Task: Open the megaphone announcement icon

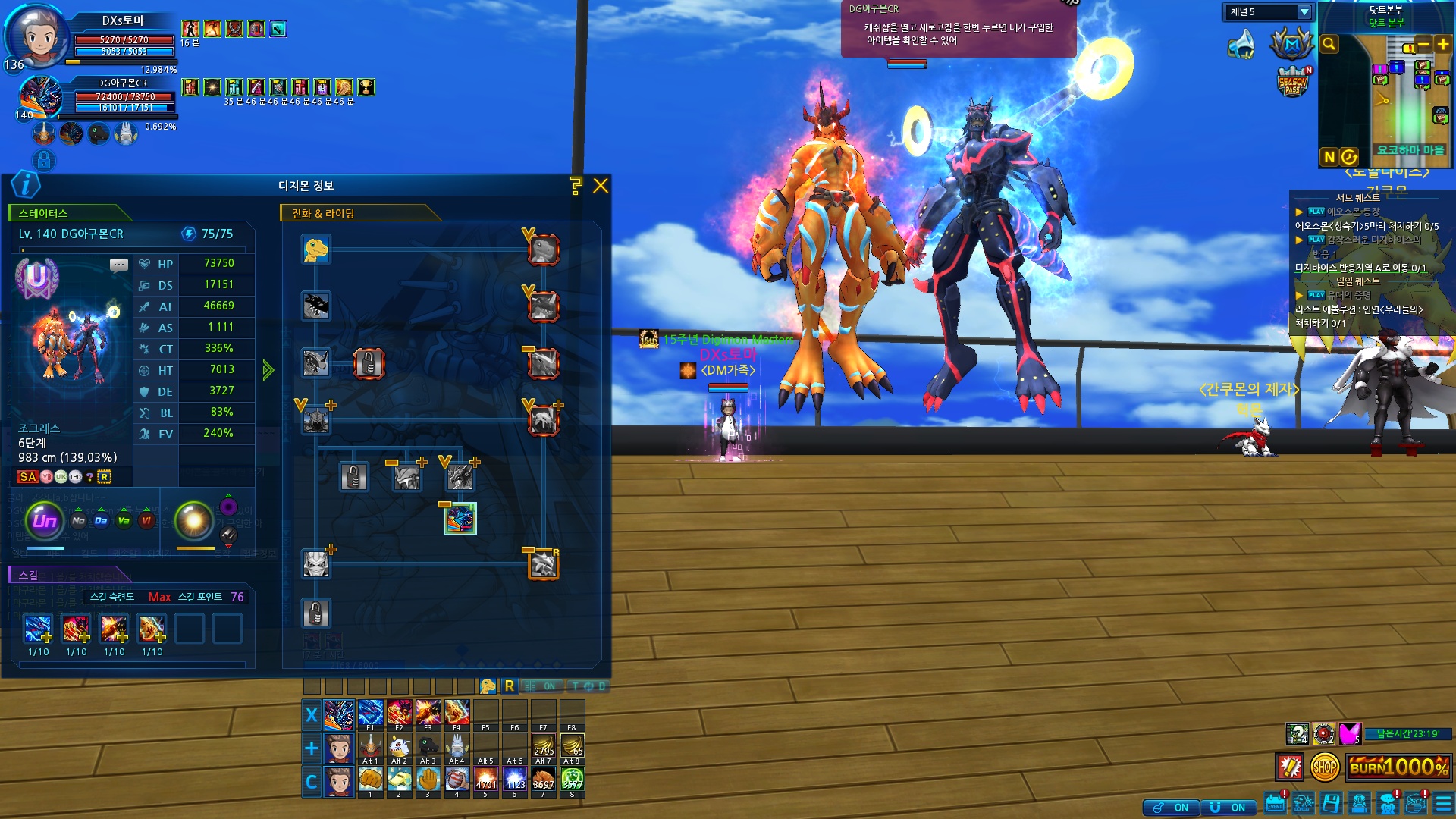Action: [1241, 45]
